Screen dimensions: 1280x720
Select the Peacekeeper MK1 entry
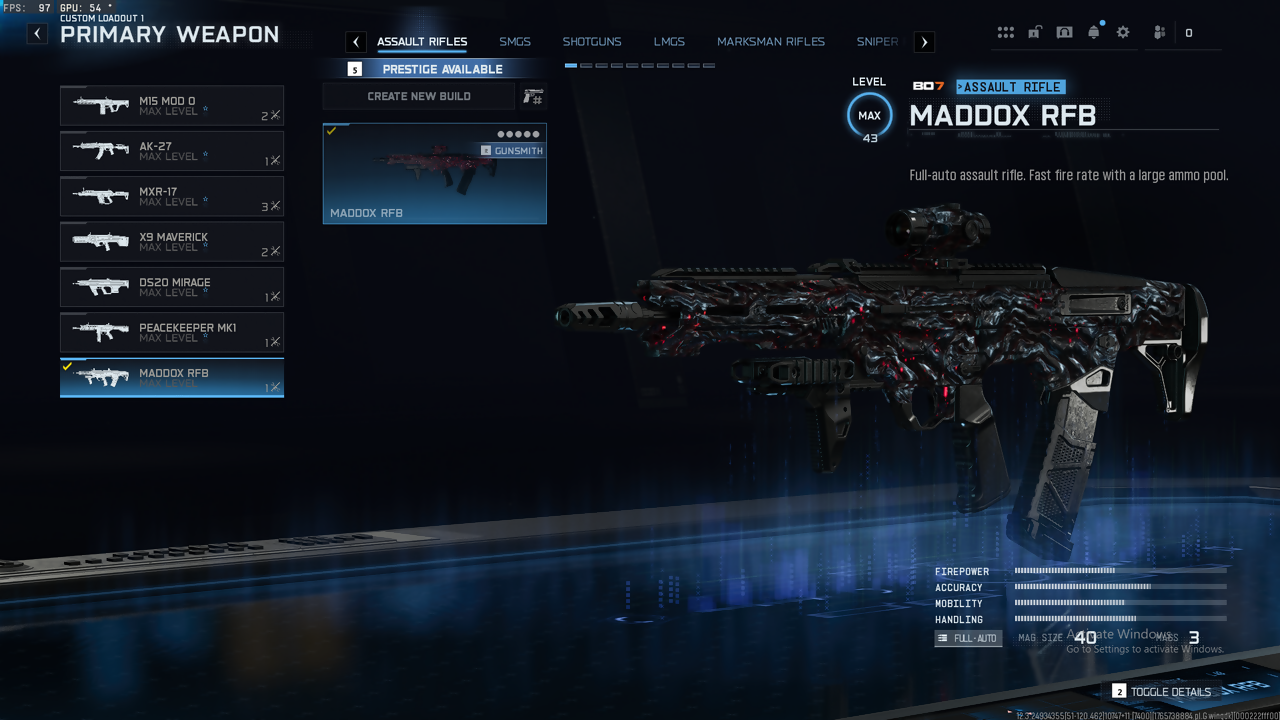click(172, 332)
